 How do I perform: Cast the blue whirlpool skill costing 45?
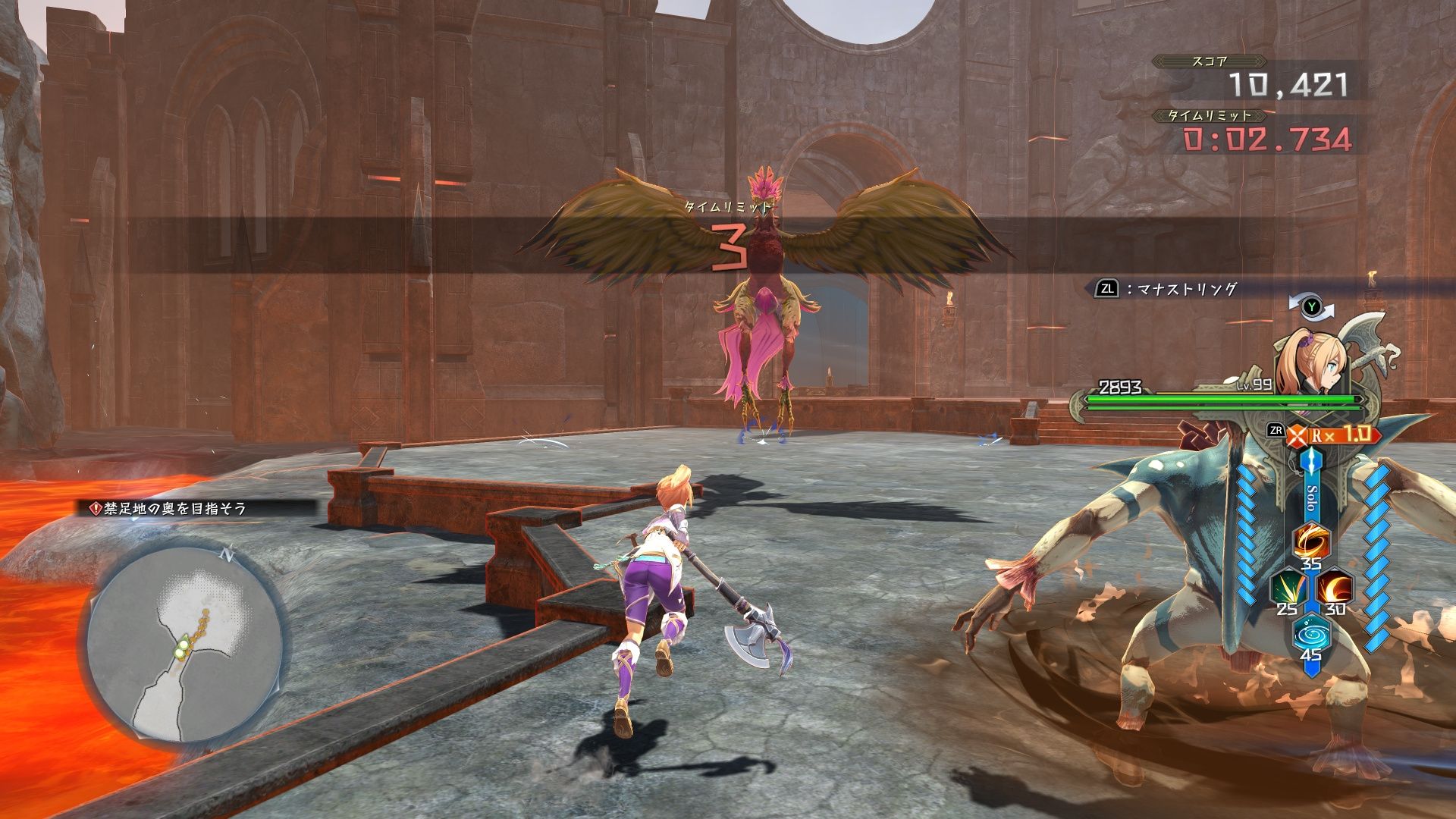[1310, 634]
